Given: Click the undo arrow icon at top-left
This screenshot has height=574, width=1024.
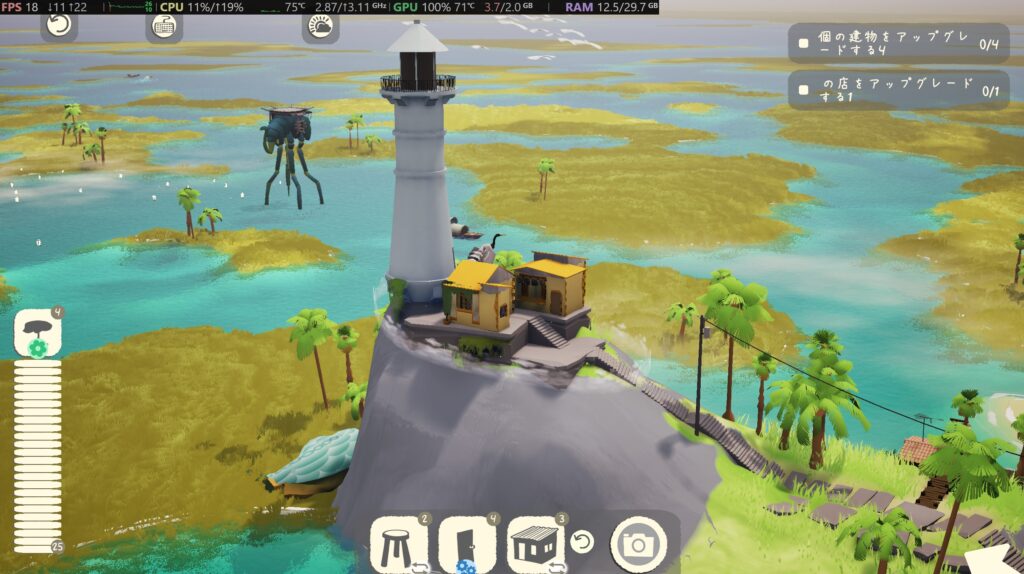Looking at the screenshot, I should [59, 25].
